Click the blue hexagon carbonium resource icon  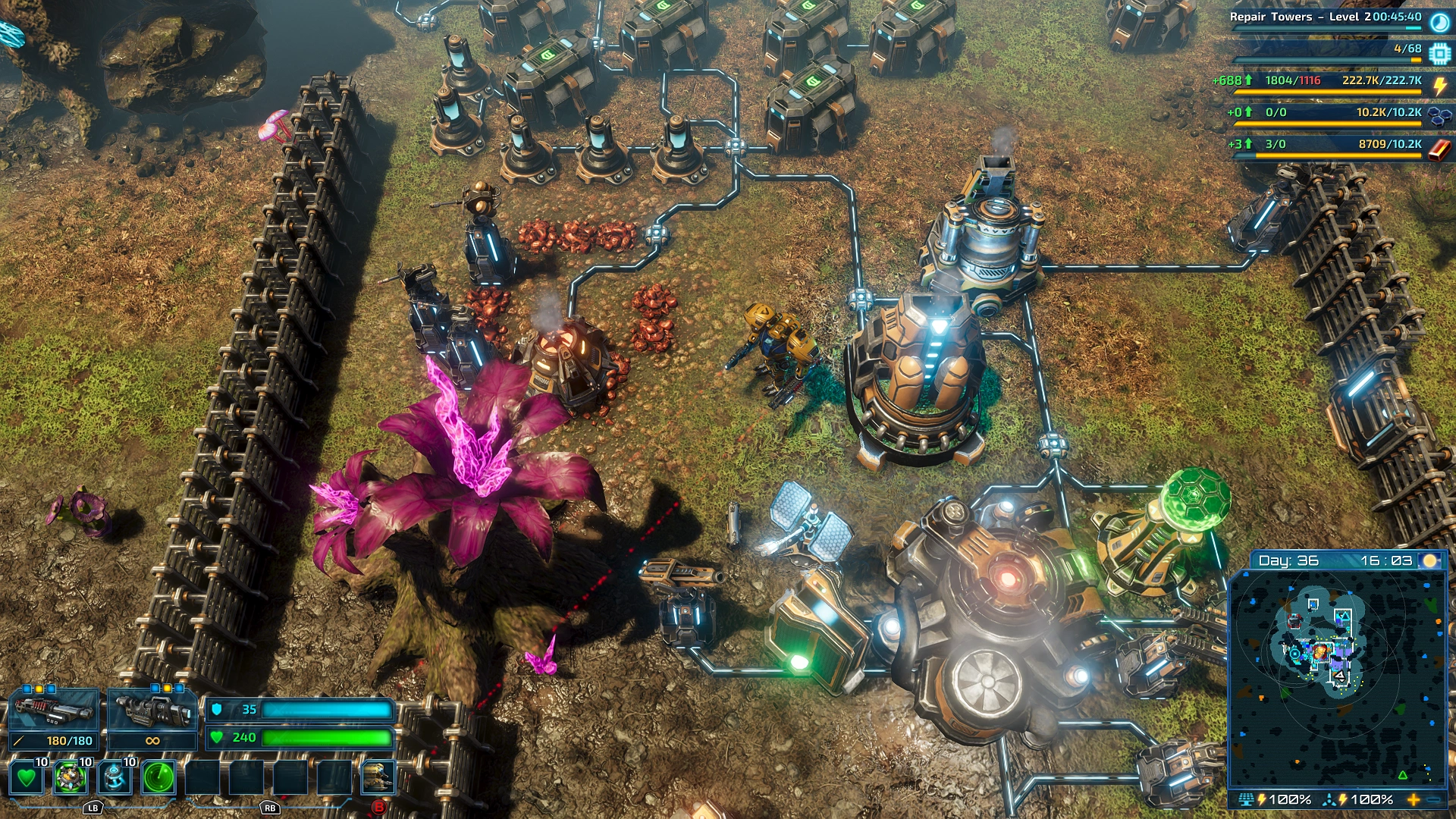(x=1439, y=116)
